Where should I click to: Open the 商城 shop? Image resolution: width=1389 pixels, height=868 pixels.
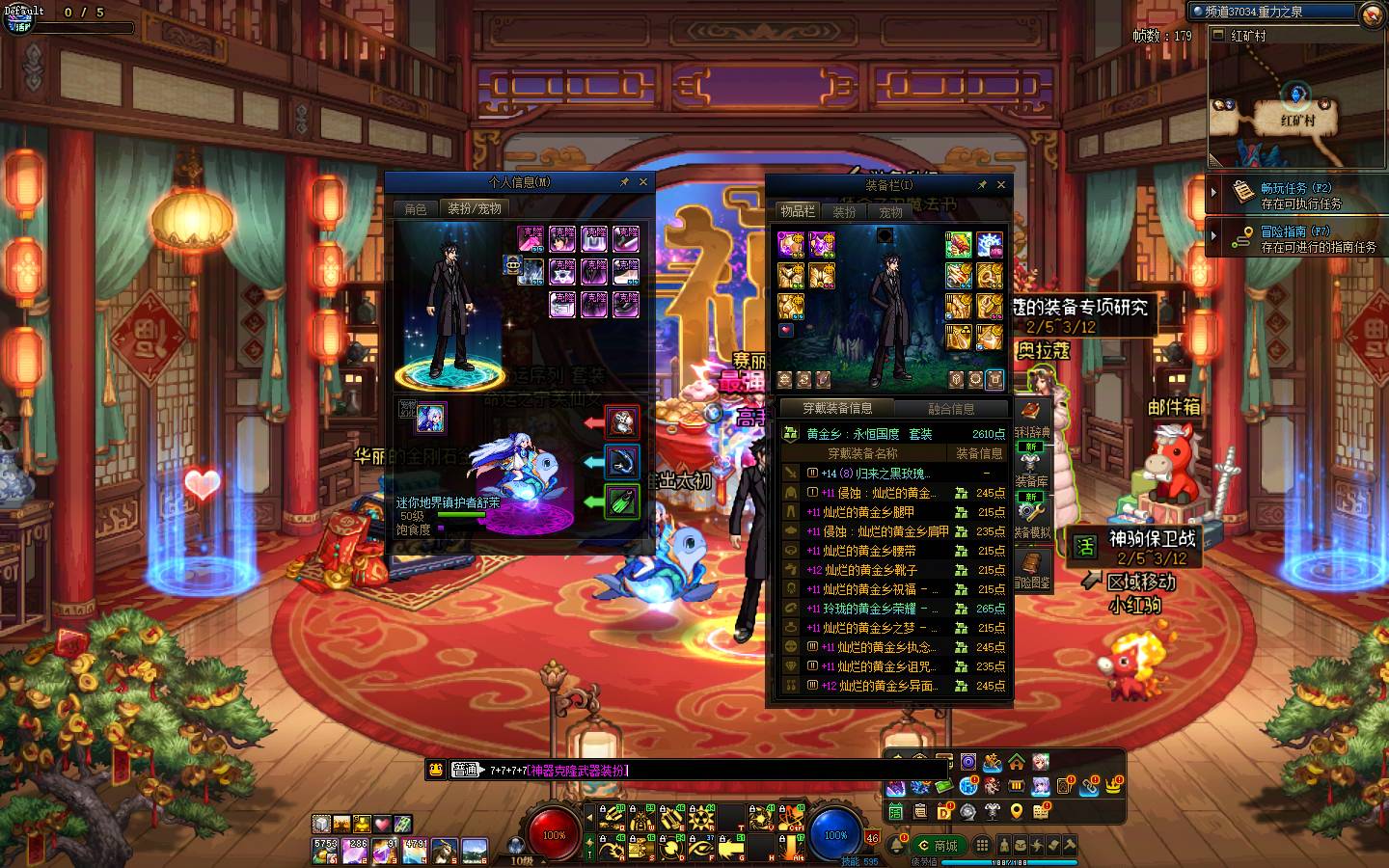pyautogui.click(x=938, y=846)
